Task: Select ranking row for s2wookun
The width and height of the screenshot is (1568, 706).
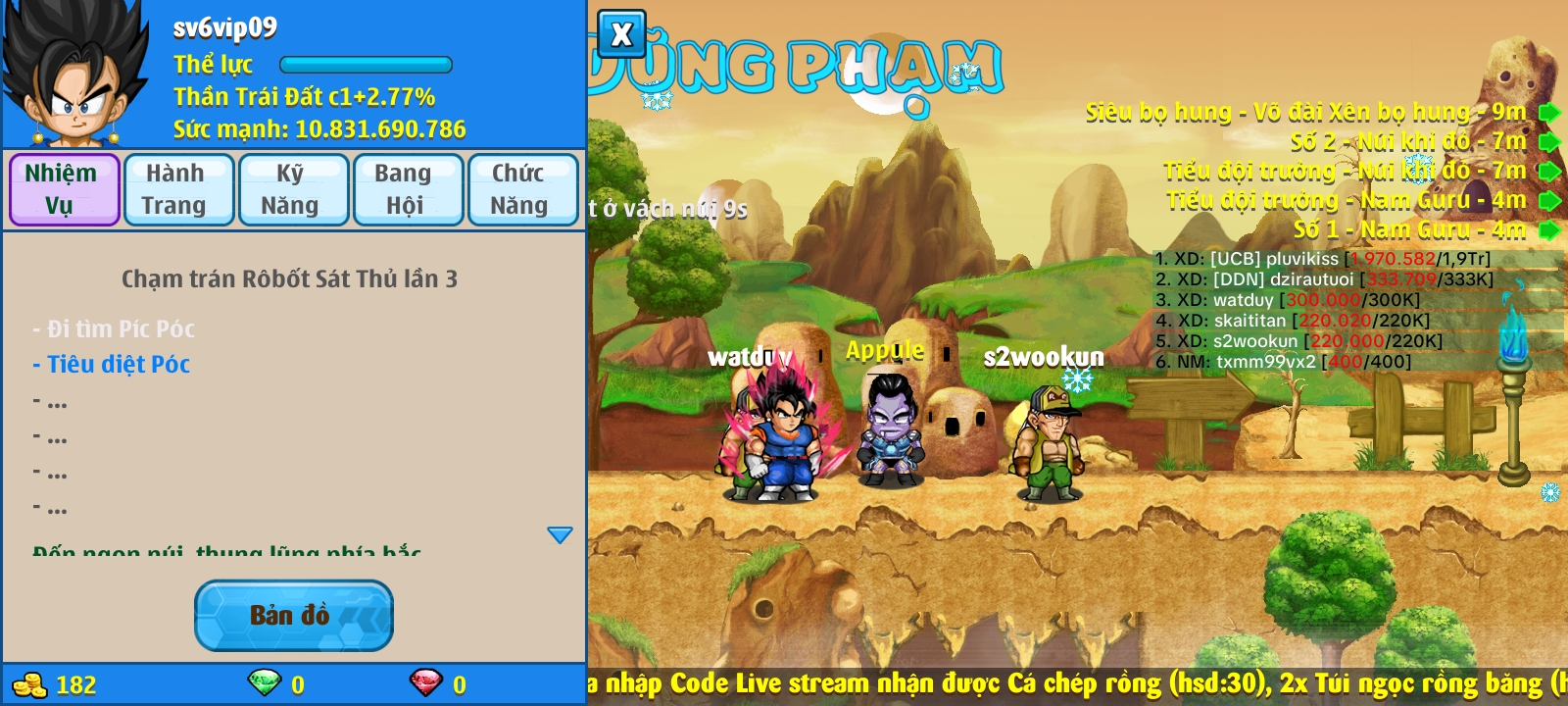Action: [x=1298, y=341]
